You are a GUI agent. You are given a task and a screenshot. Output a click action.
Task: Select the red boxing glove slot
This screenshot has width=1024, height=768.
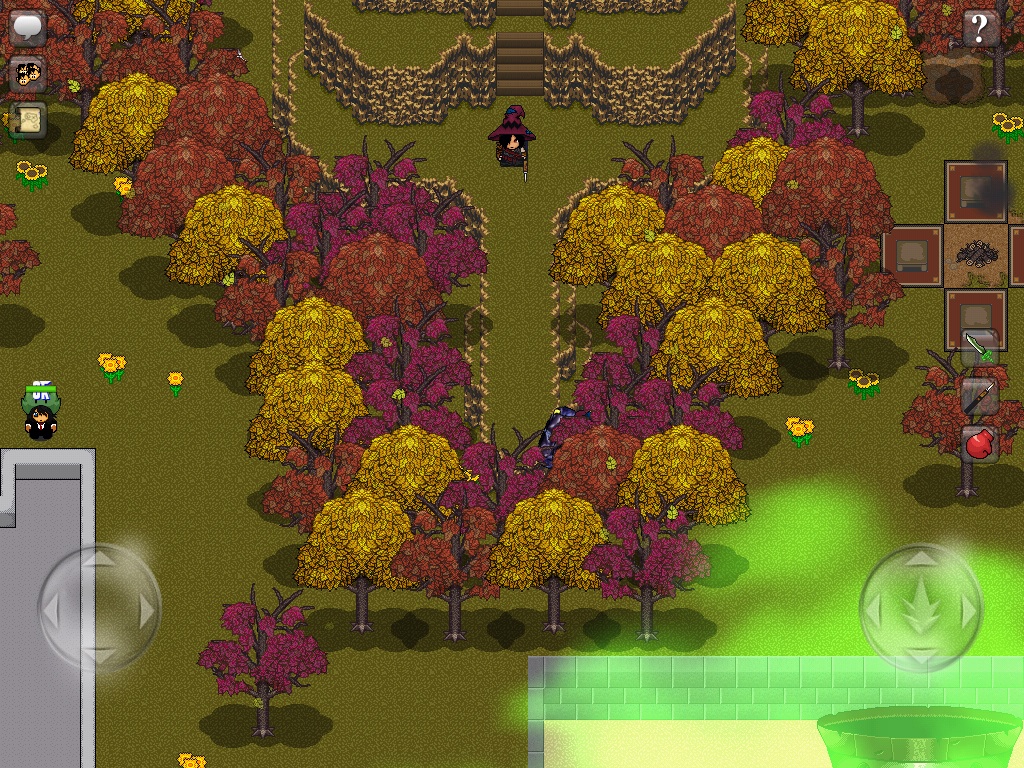coord(980,443)
